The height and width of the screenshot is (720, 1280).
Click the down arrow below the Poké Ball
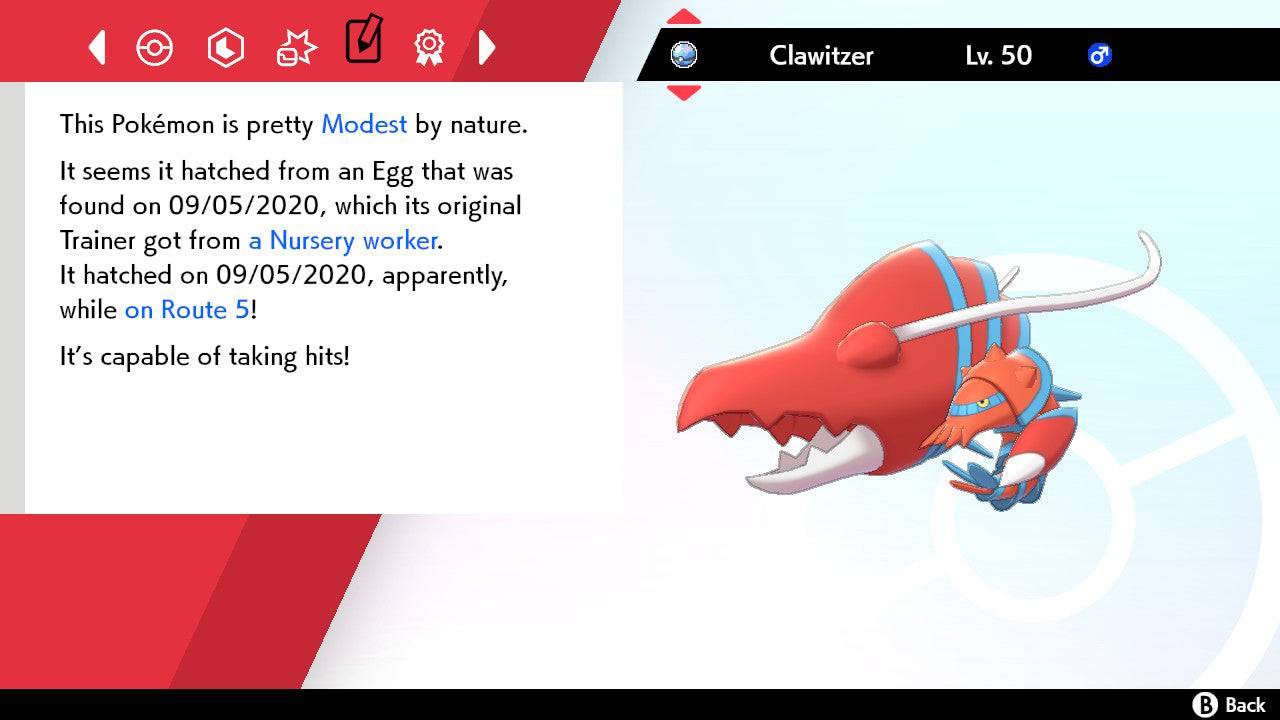coord(684,92)
